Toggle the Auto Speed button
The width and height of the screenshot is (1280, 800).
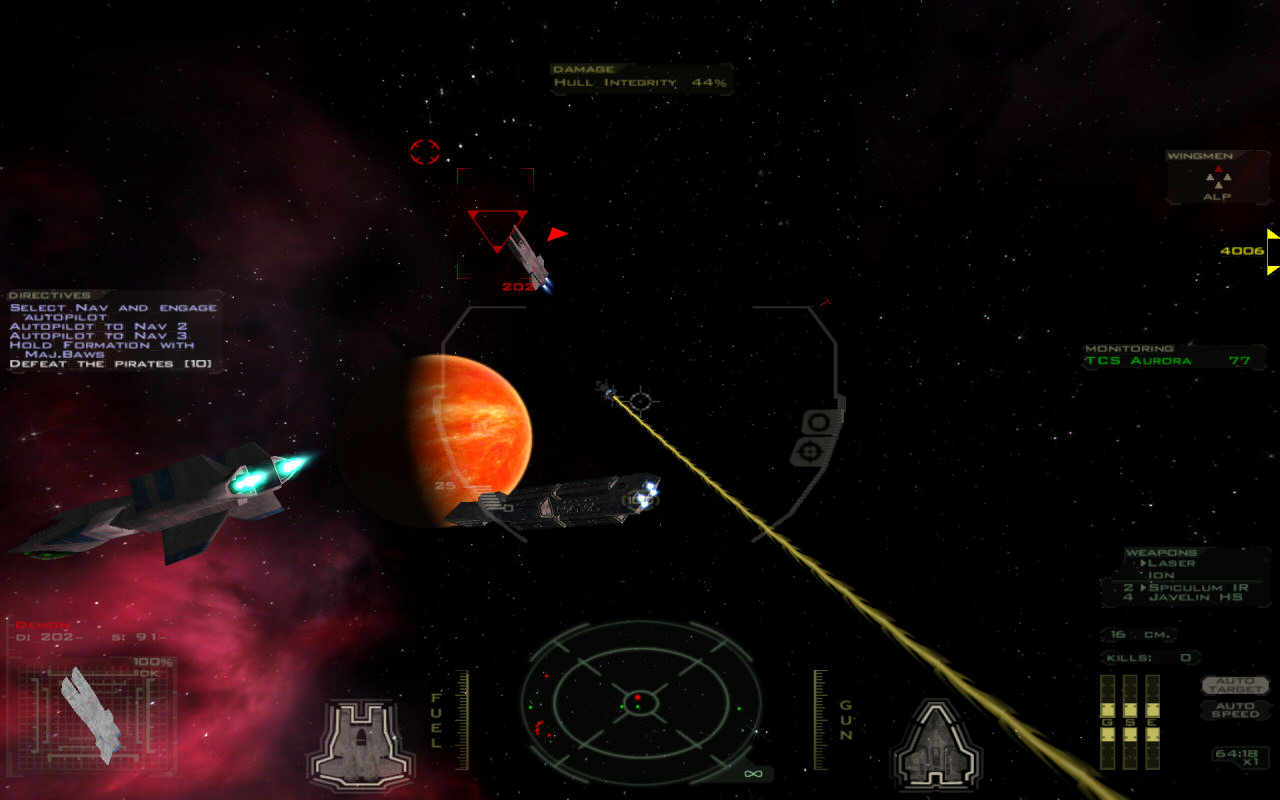[1235, 710]
